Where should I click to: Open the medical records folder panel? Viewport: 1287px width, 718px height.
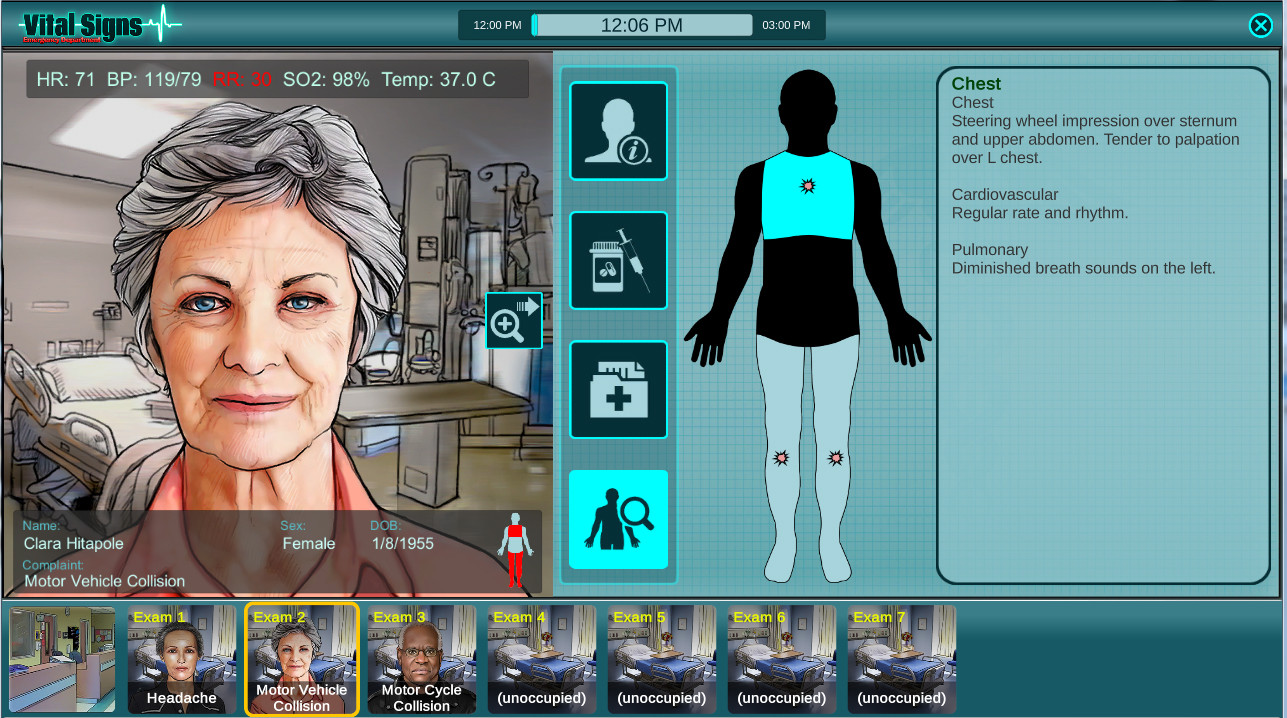[618, 390]
